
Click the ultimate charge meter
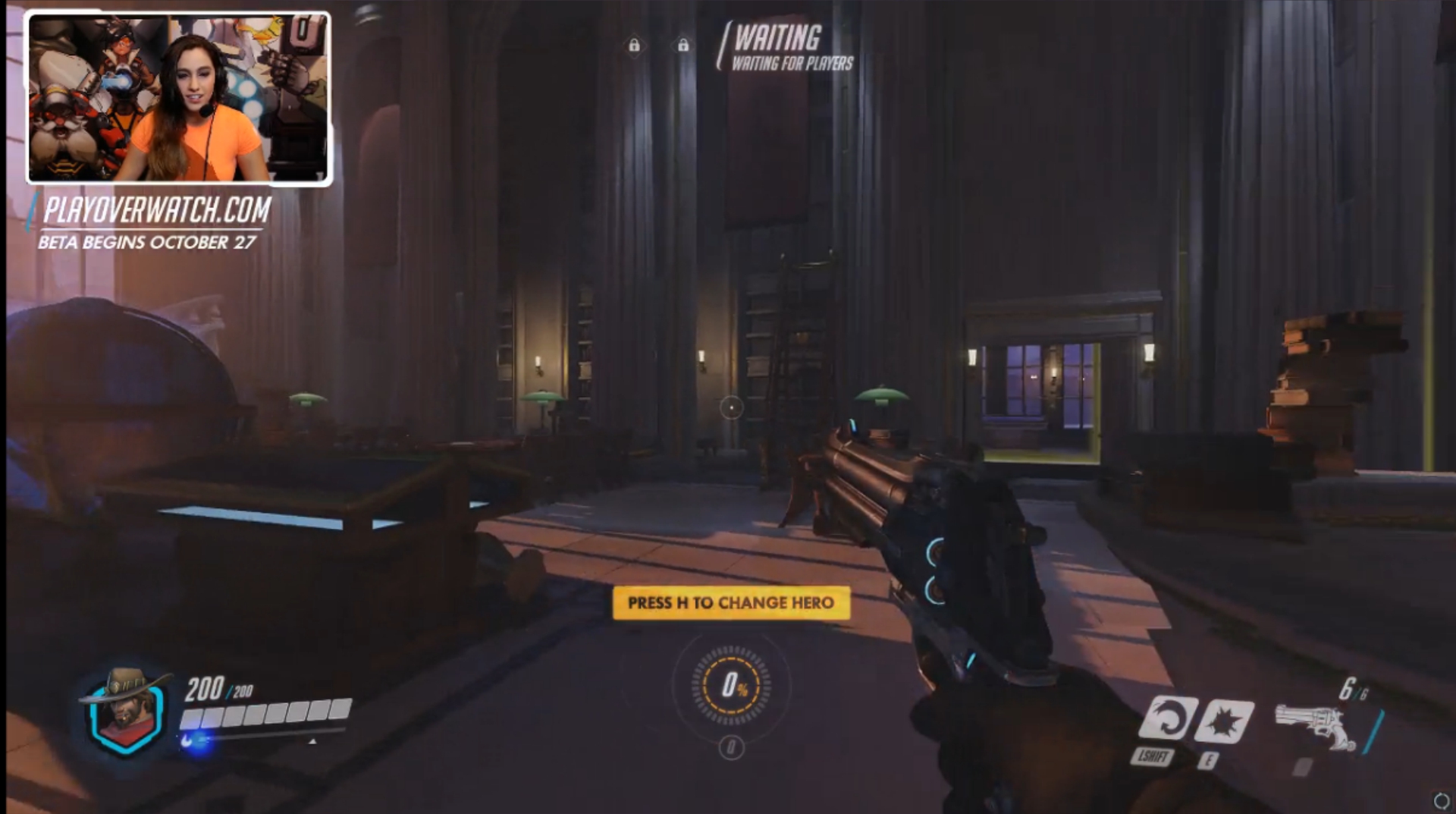click(x=731, y=686)
